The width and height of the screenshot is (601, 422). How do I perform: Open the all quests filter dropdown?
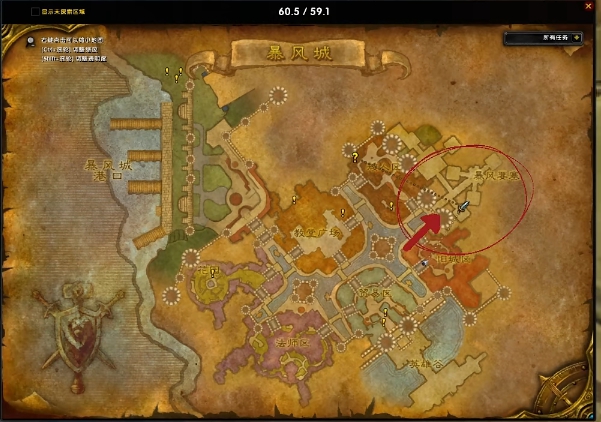click(x=542, y=37)
